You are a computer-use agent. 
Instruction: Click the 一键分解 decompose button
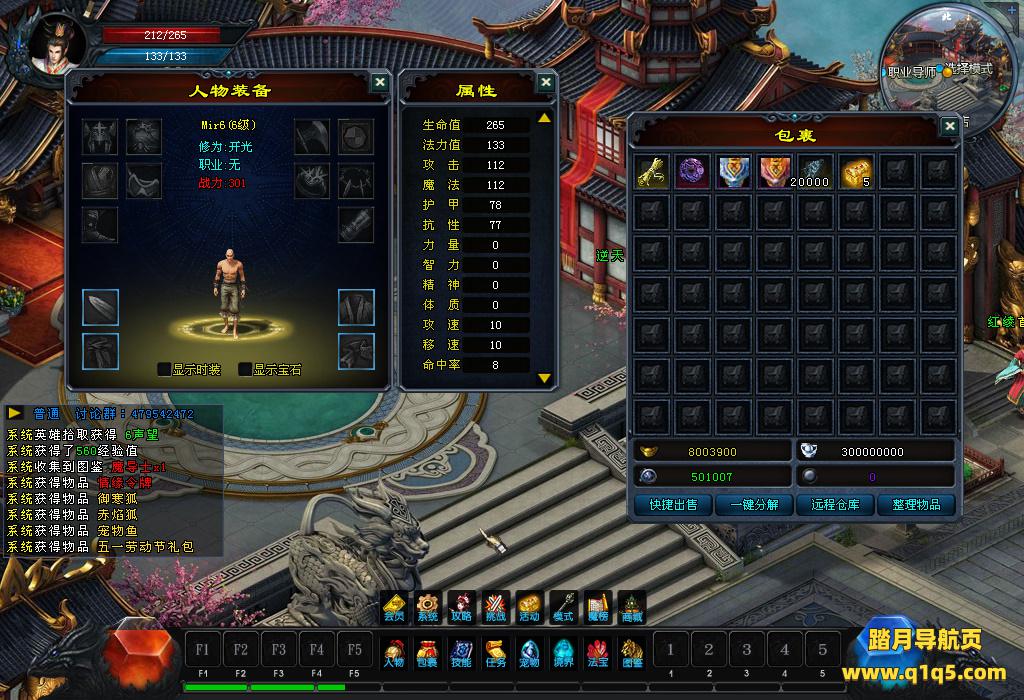point(754,505)
